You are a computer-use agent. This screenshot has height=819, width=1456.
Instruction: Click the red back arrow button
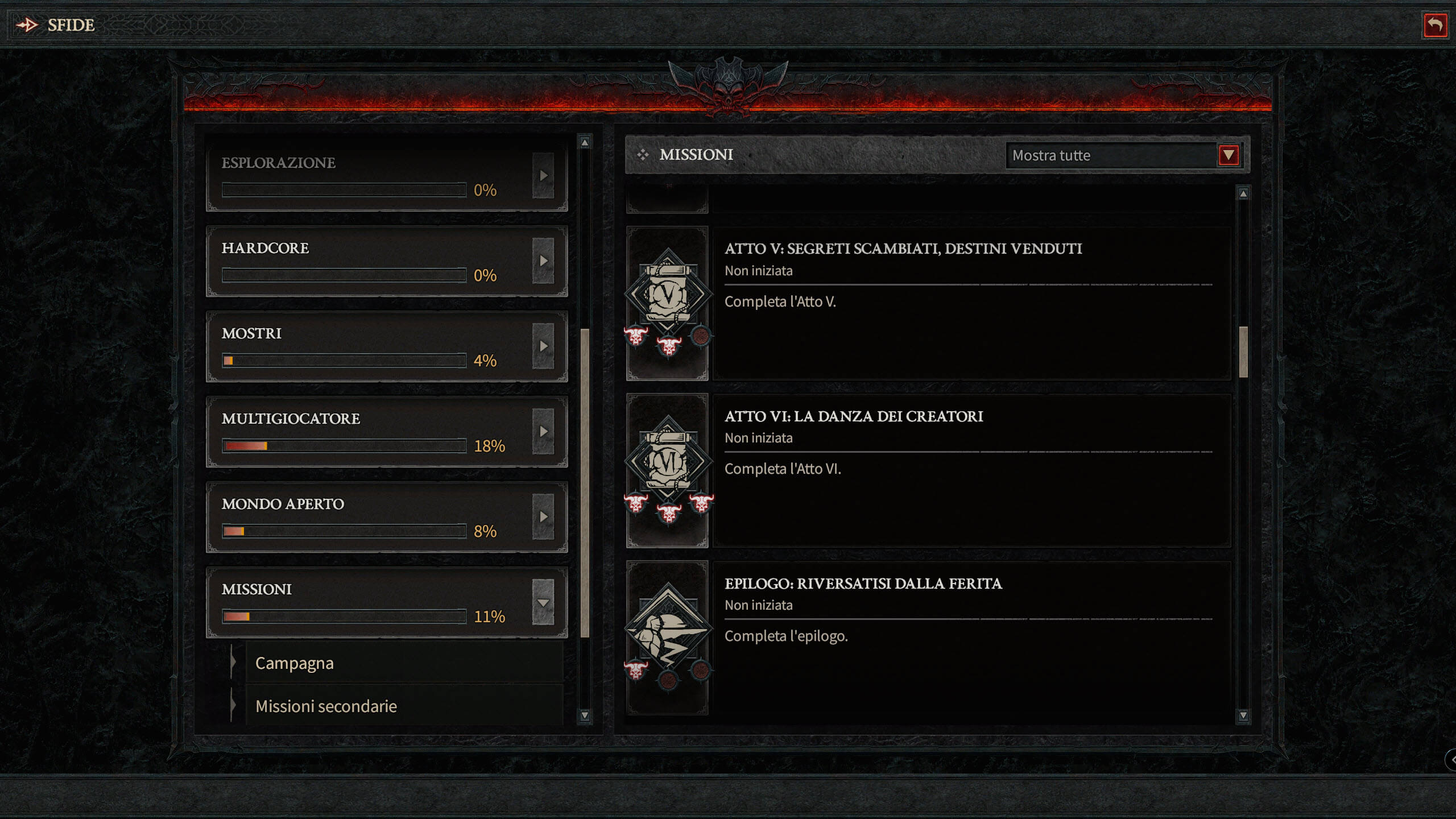click(x=1435, y=25)
